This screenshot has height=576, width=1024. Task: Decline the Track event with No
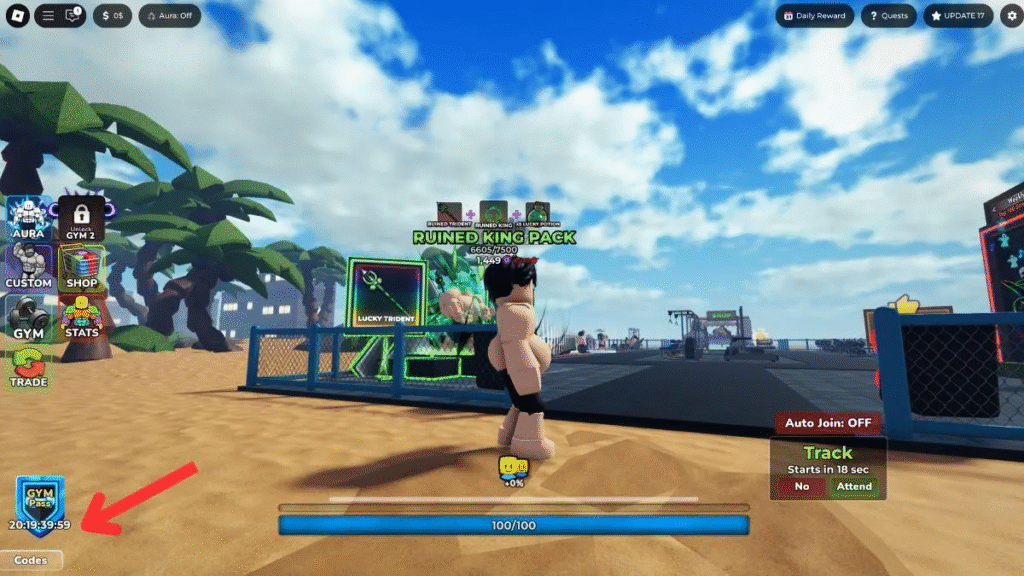[x=801, y=486]
